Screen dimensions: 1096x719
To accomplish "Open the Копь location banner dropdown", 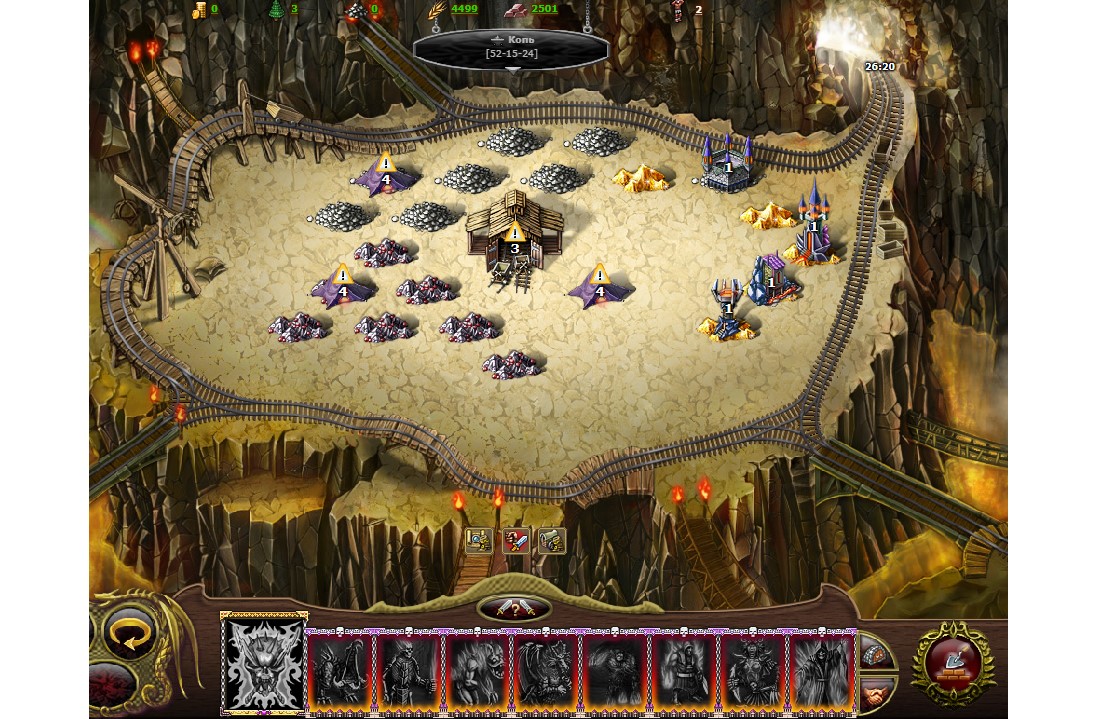I will [x=511, y=49].
